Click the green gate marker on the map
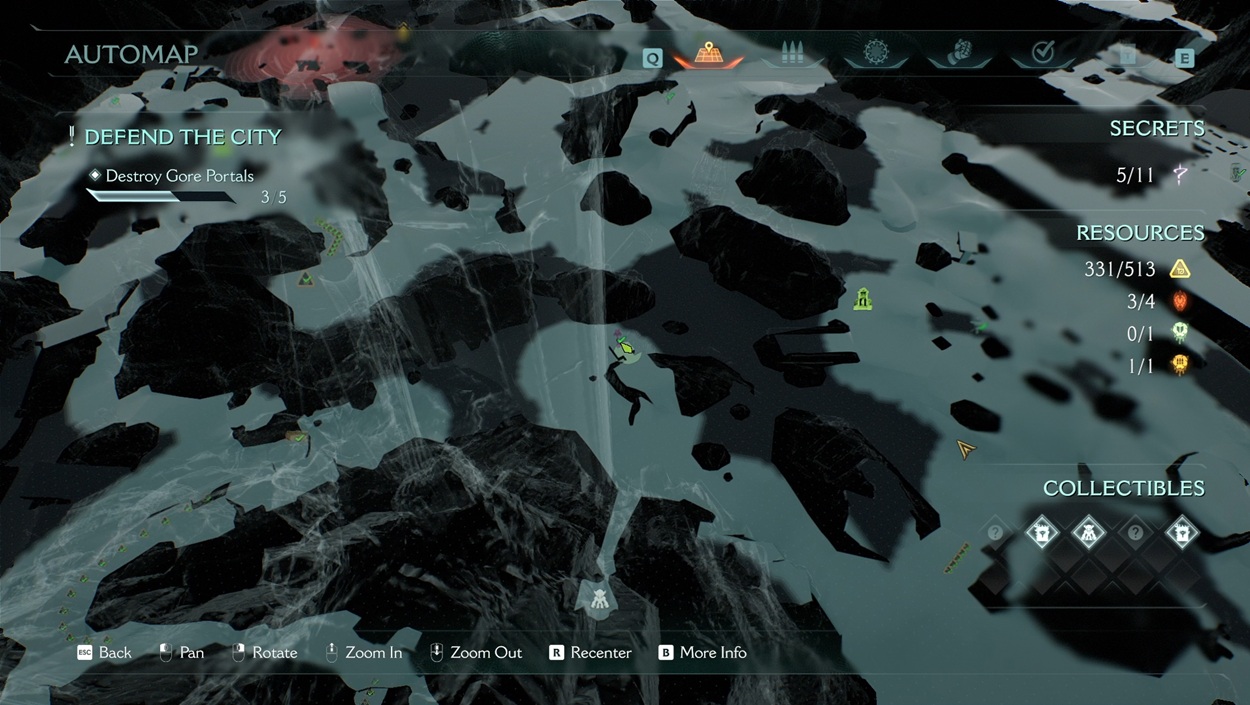The width and height of the screenshot is (1250, 705). tap(863, 298)
